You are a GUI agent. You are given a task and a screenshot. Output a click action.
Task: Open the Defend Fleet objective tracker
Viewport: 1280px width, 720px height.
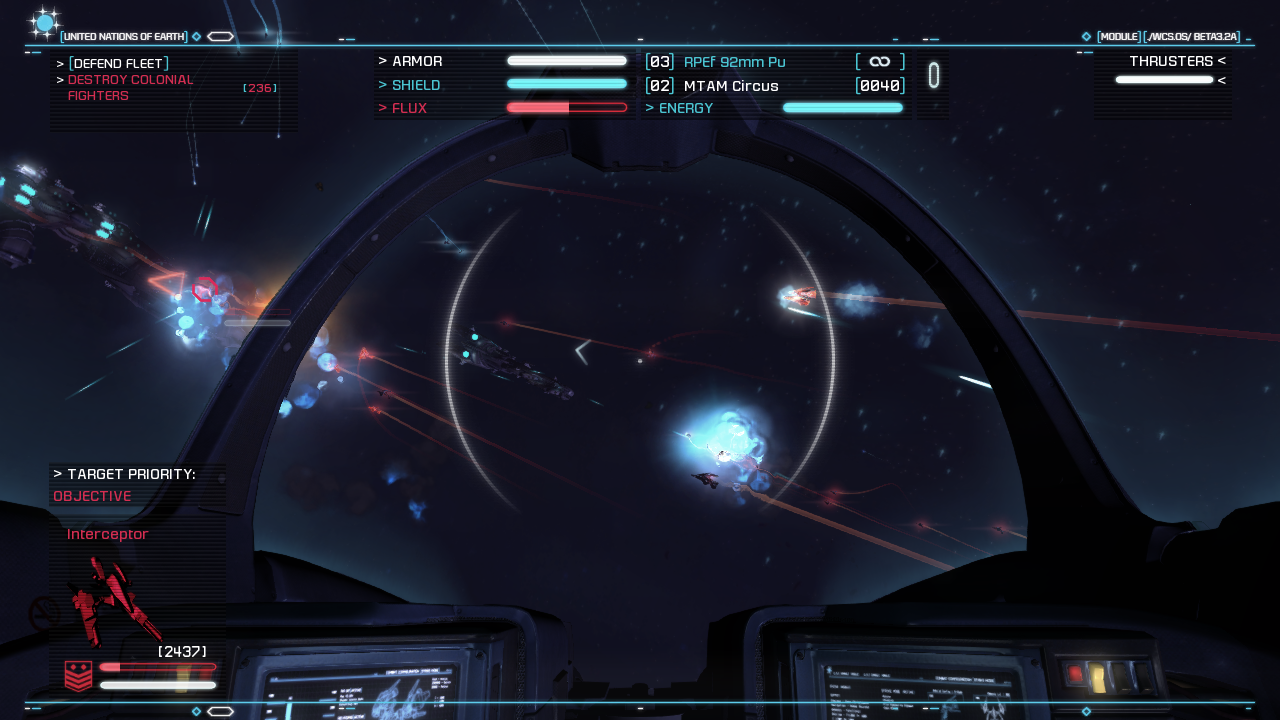[116, 64]
